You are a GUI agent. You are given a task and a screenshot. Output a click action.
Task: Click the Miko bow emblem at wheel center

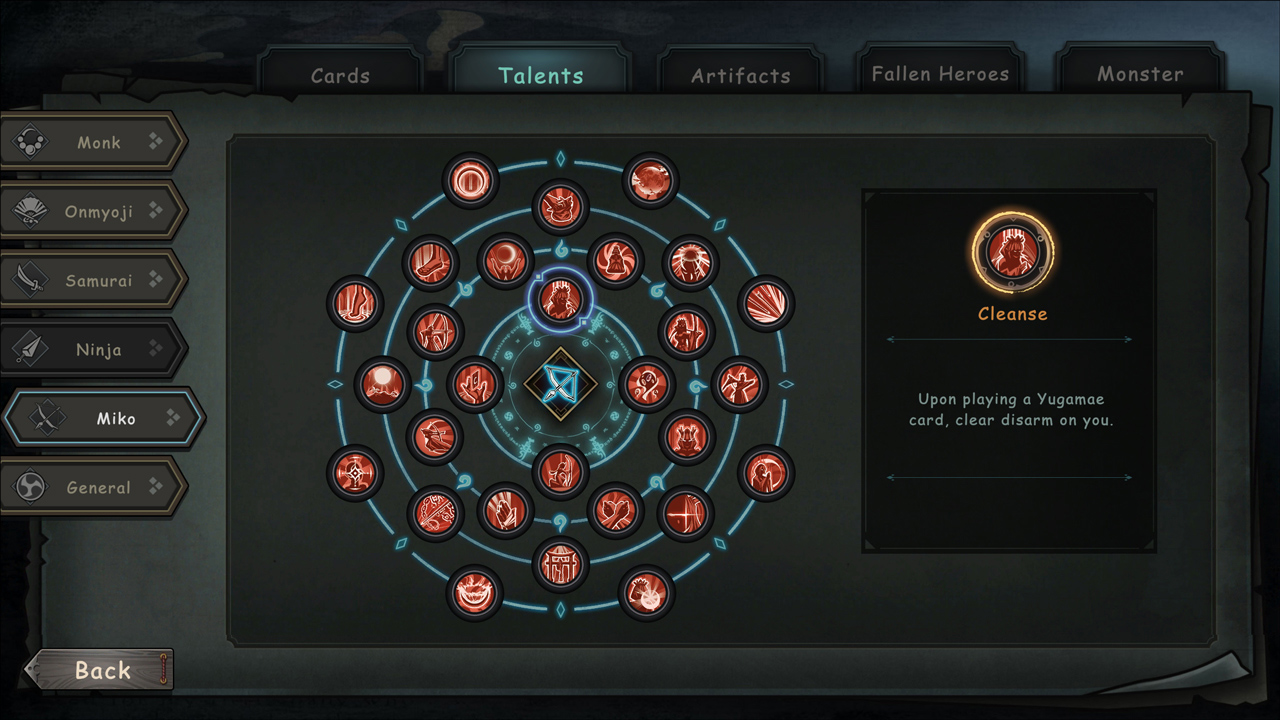coord(561,383)
